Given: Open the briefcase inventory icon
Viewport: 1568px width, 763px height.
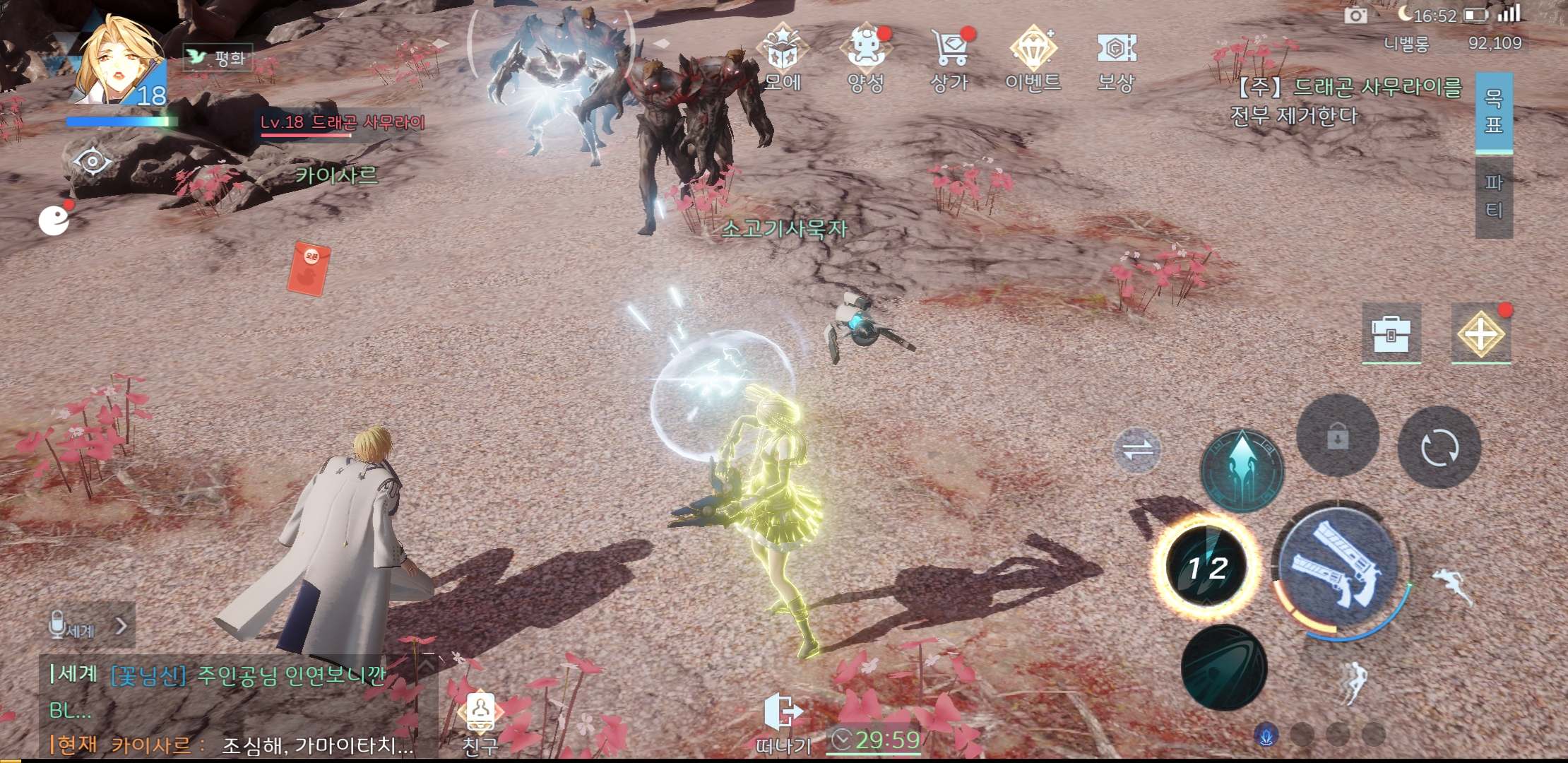Looking at the screenshot, I should click(1391, 333).
